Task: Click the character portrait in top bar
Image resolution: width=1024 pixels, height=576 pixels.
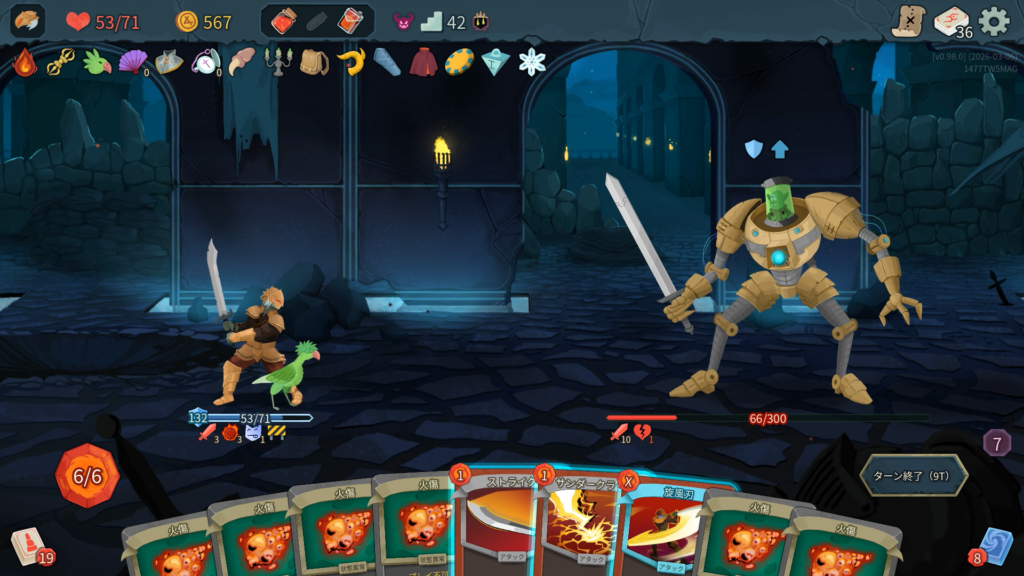Action: pyautogui.click(x=27, y=21)
